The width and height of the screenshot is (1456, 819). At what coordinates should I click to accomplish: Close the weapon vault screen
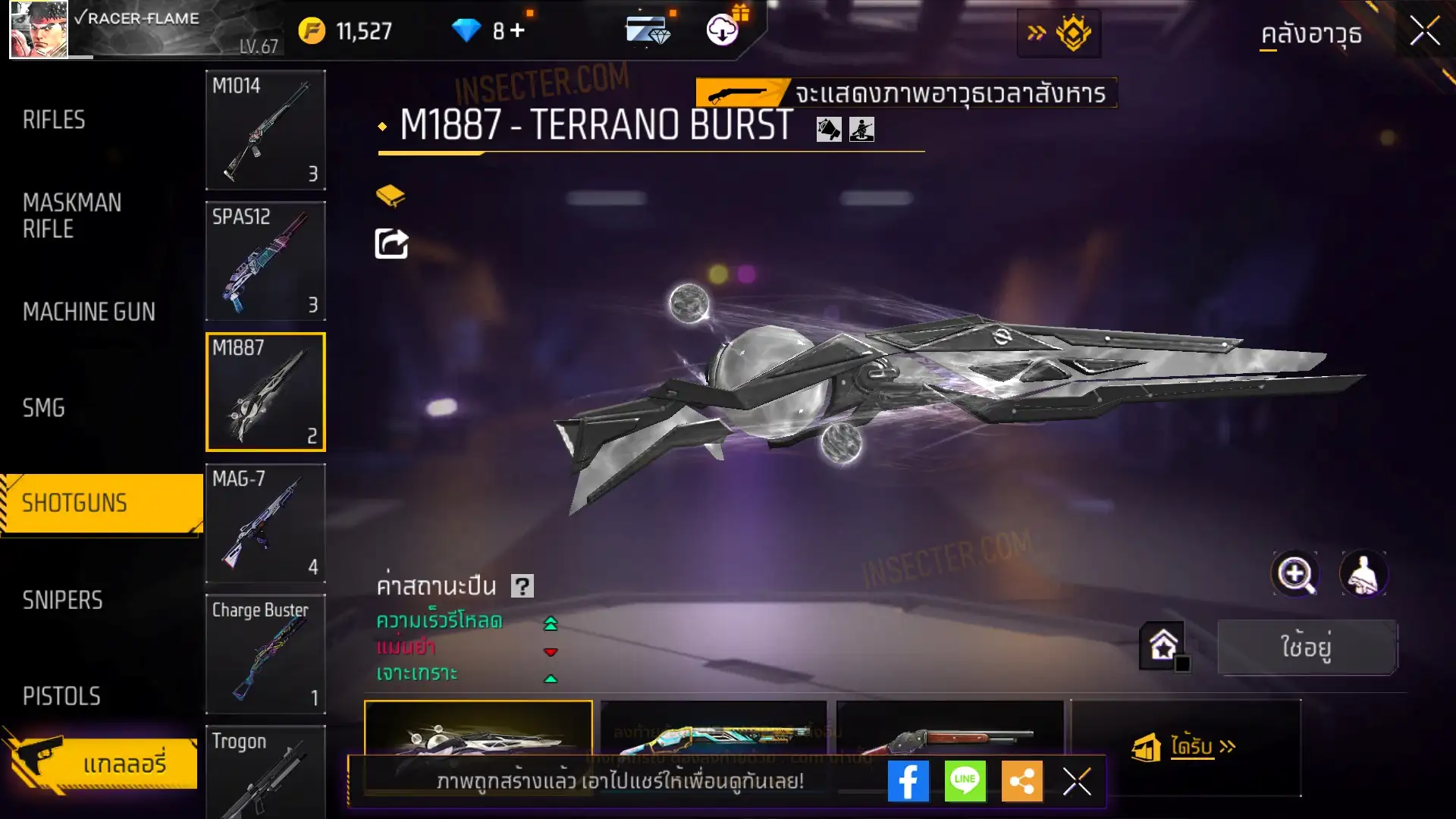(x=1424, y=32)
